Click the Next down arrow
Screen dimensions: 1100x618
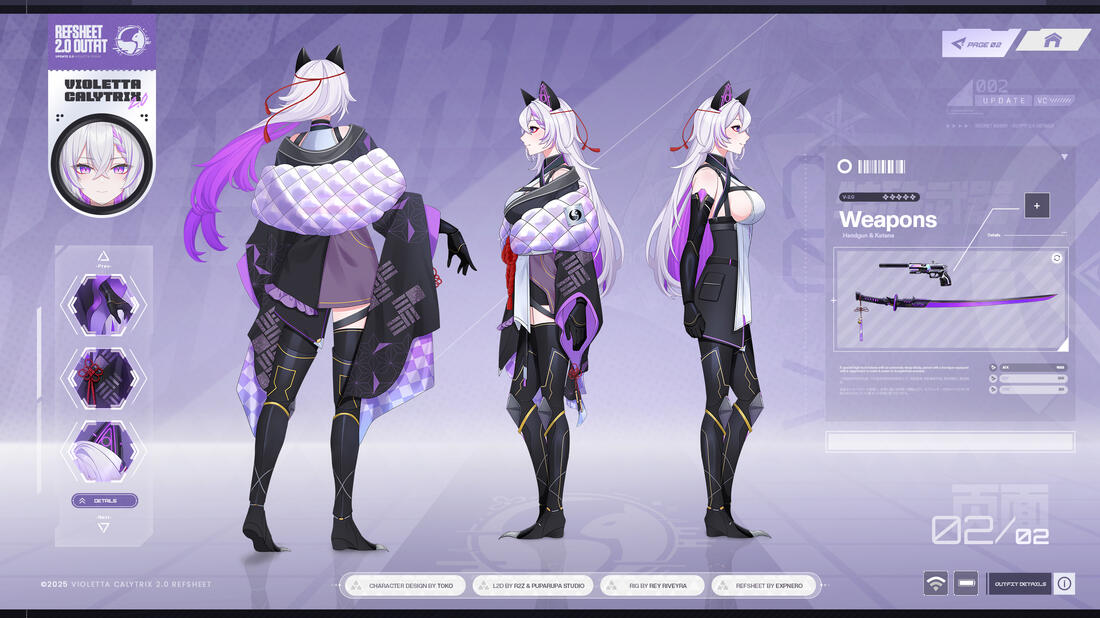(103, 526)
